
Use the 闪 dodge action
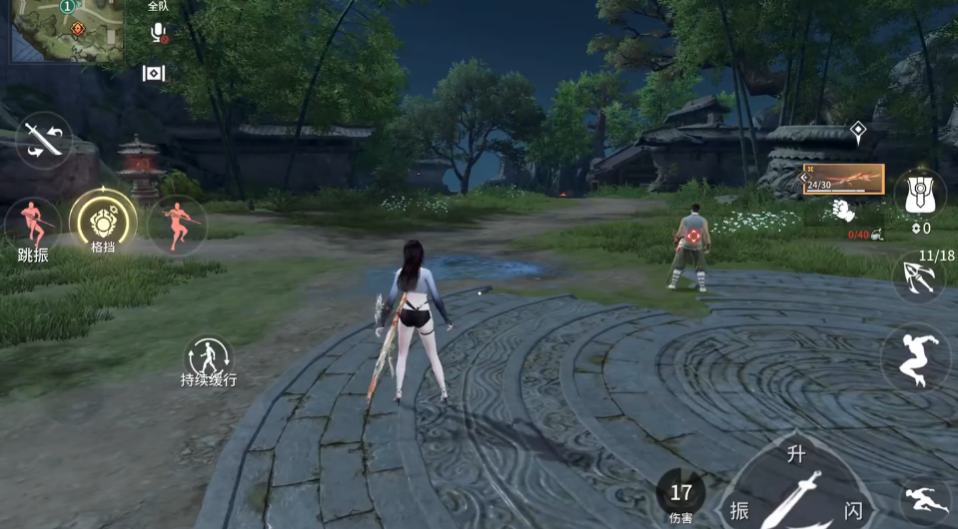(852, 507)
